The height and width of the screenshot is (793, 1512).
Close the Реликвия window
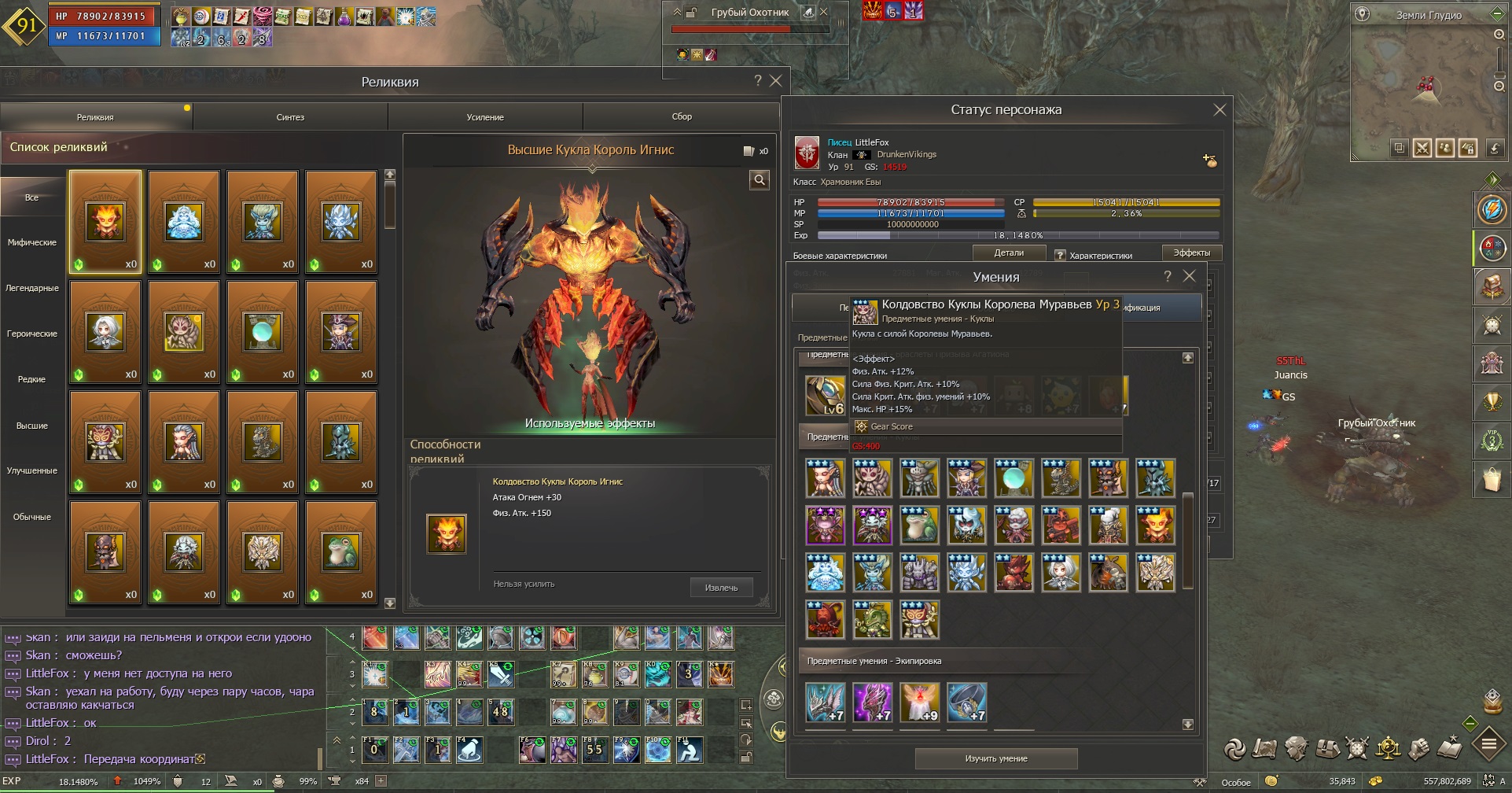(x=776, y=80)
